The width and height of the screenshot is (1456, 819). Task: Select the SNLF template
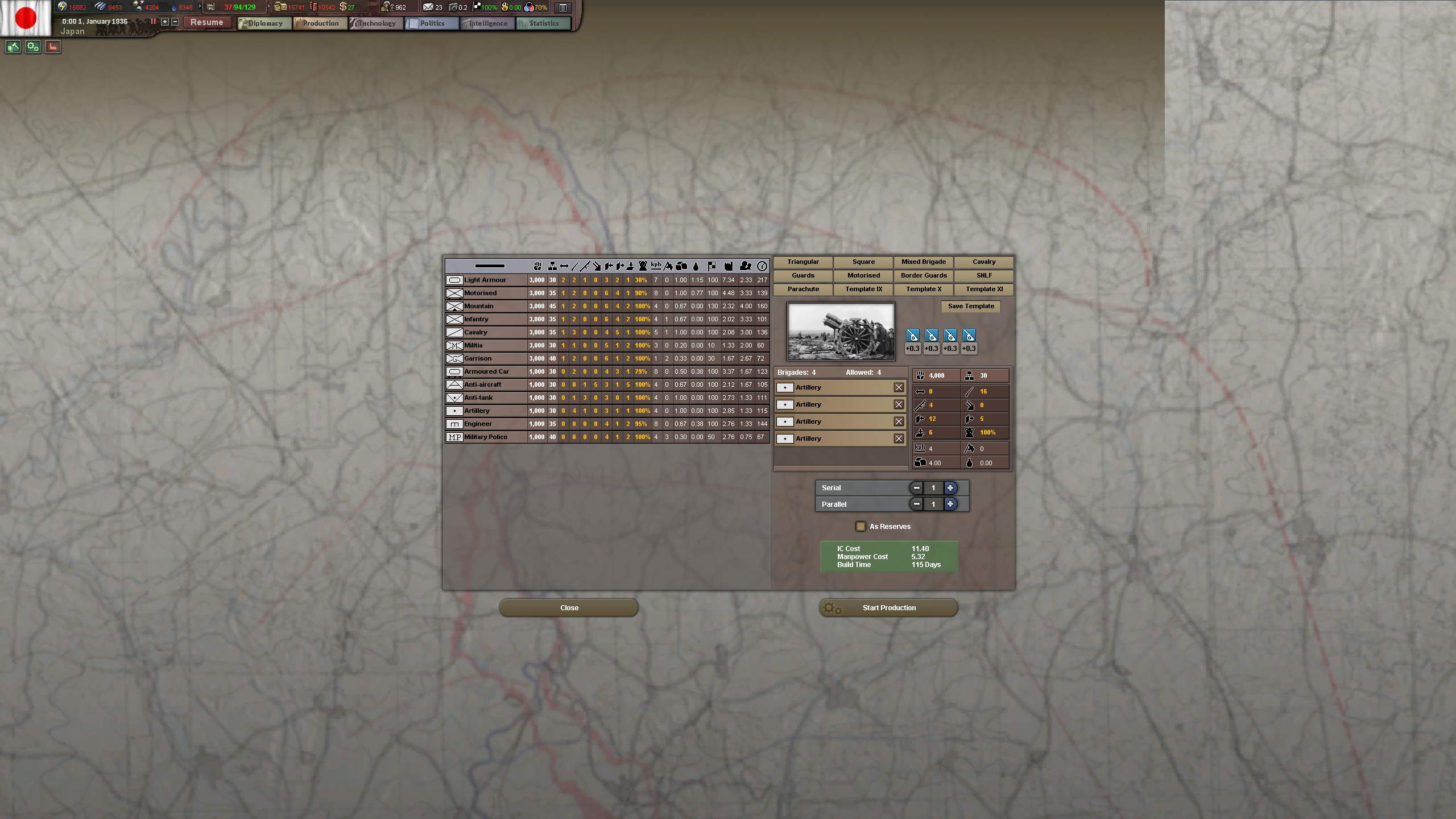[983, 275]
